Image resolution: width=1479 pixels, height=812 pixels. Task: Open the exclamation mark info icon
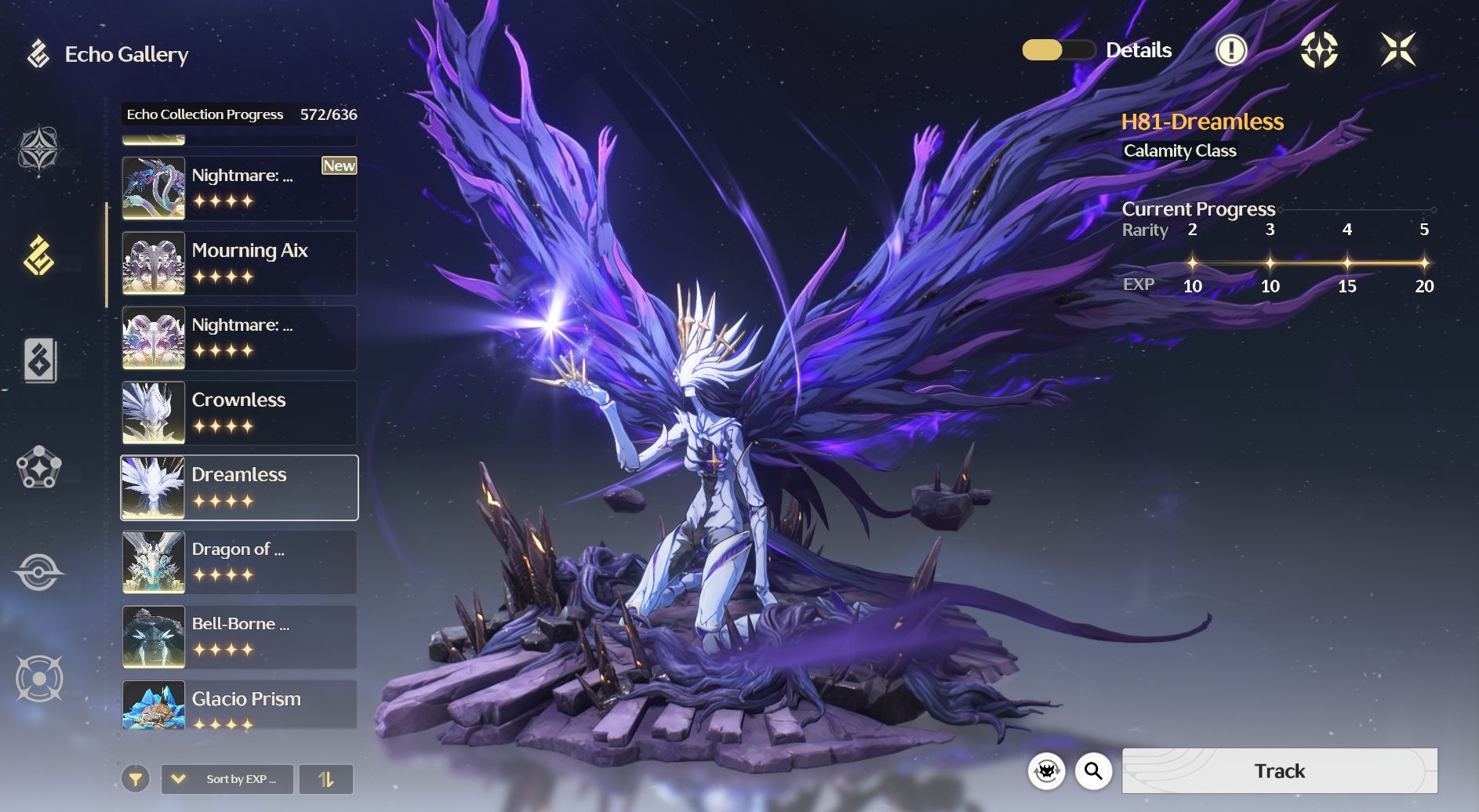pyautogui.click(x=1230, y=50)
